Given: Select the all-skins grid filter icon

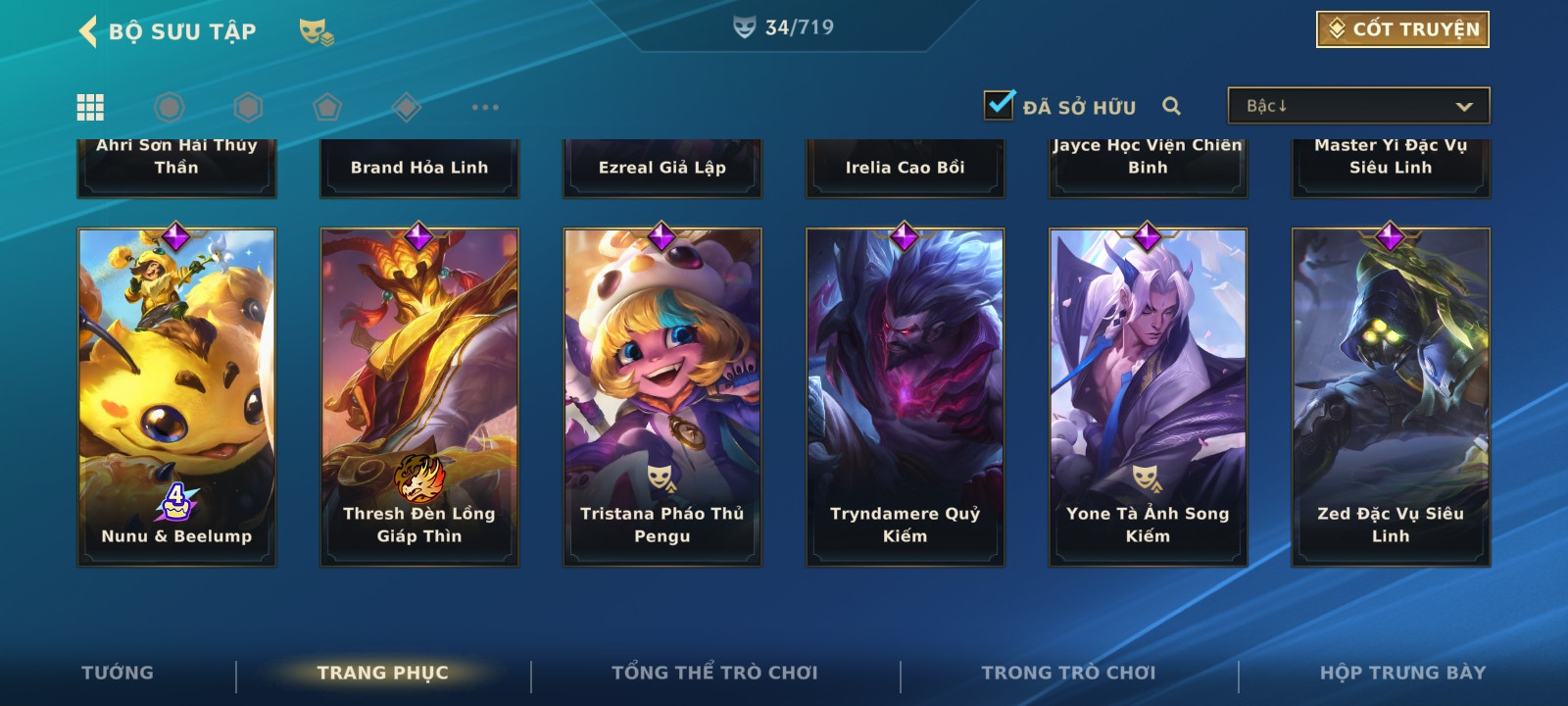Looking at the screenshot, I should [x=90, y=107].
